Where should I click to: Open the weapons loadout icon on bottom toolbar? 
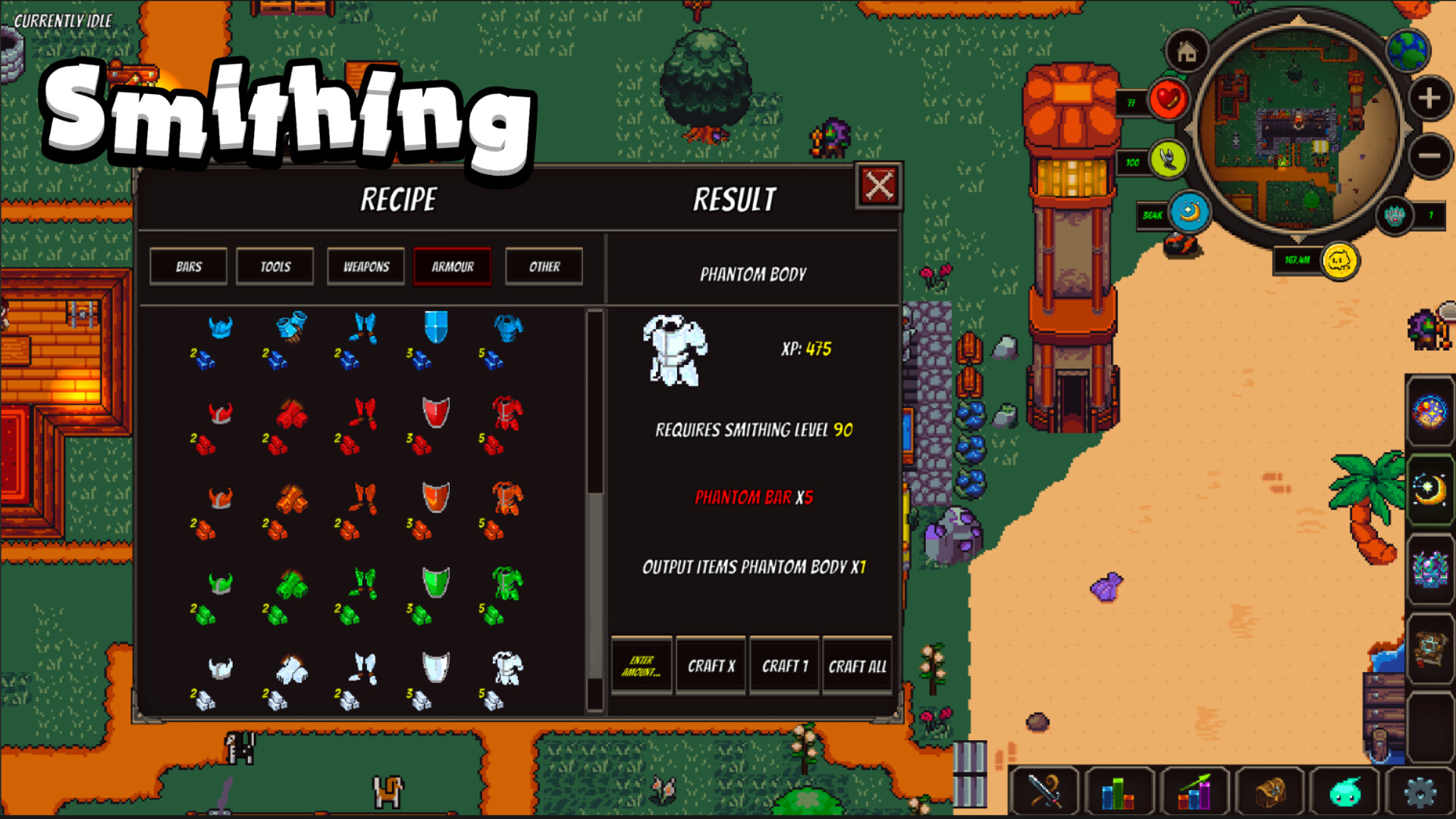coord(1045,792)
